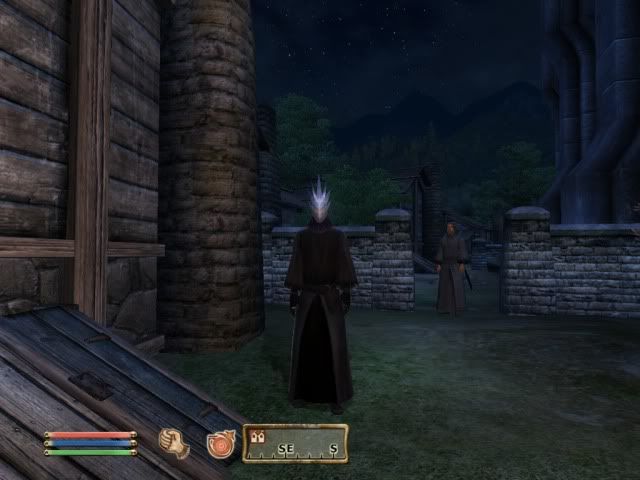Select the fist weapon icon
This screenshot has height=480, width=640.
pos(174,443)
